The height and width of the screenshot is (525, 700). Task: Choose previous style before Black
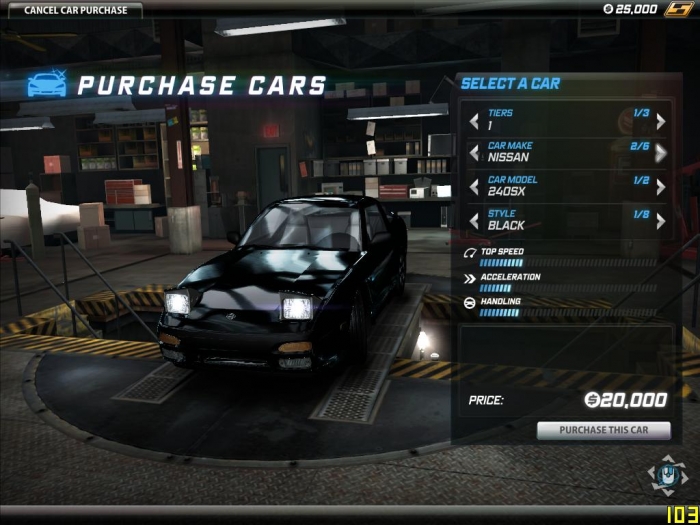tap(474, 220)
